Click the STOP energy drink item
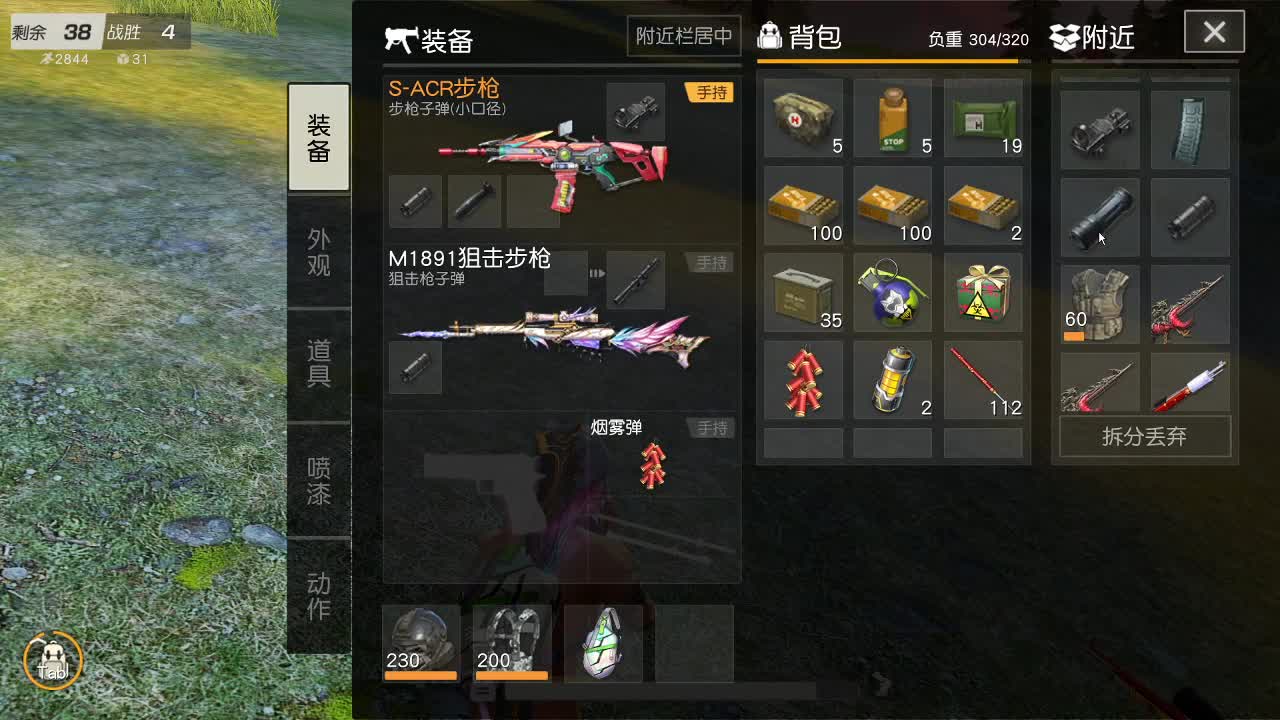1280x720 pixels. pyautogui.click(x=892, y=118)
